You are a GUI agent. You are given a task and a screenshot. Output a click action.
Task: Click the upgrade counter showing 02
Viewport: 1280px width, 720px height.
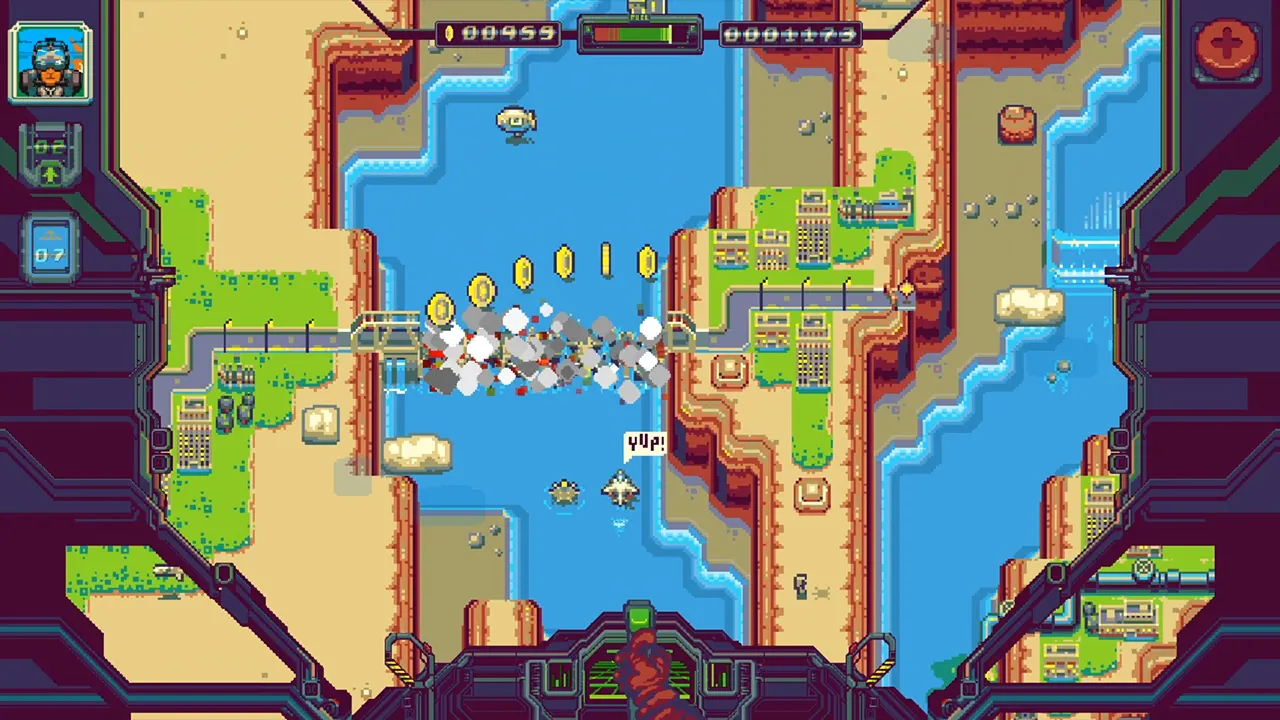point(50,145)
